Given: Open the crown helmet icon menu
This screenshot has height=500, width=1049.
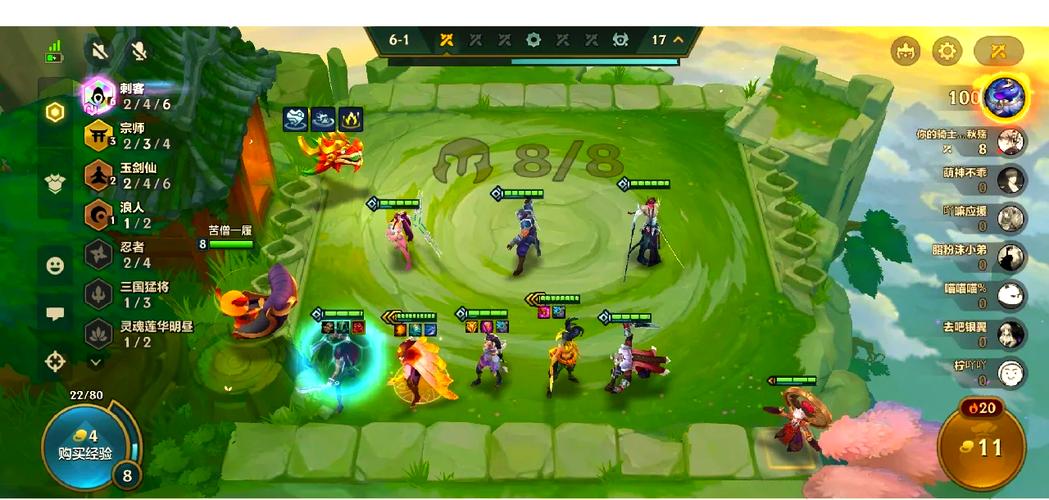Looking at the screenshot, I should (x=905, y=51).
